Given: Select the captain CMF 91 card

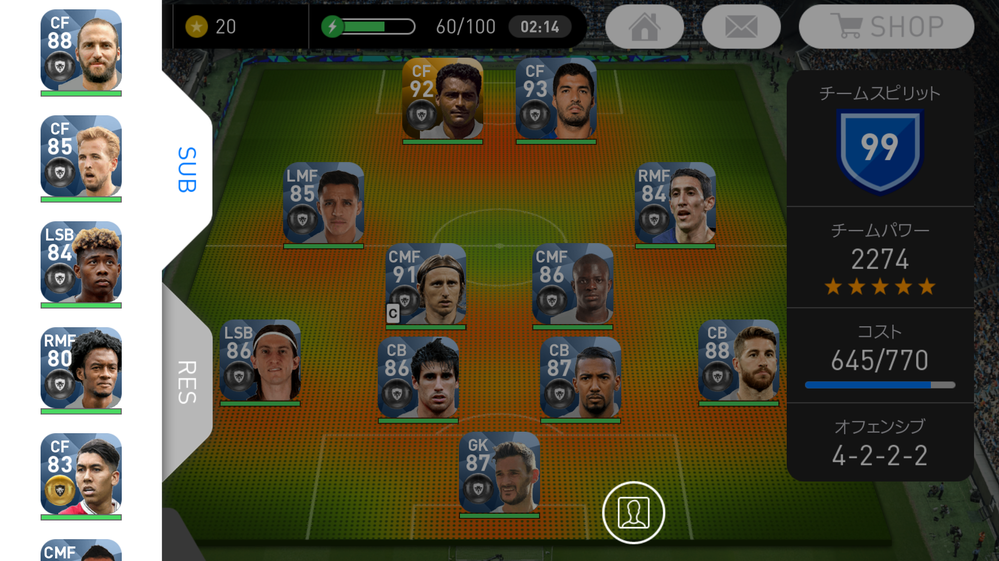Looking at the screenshot, I should click(426, 284).
